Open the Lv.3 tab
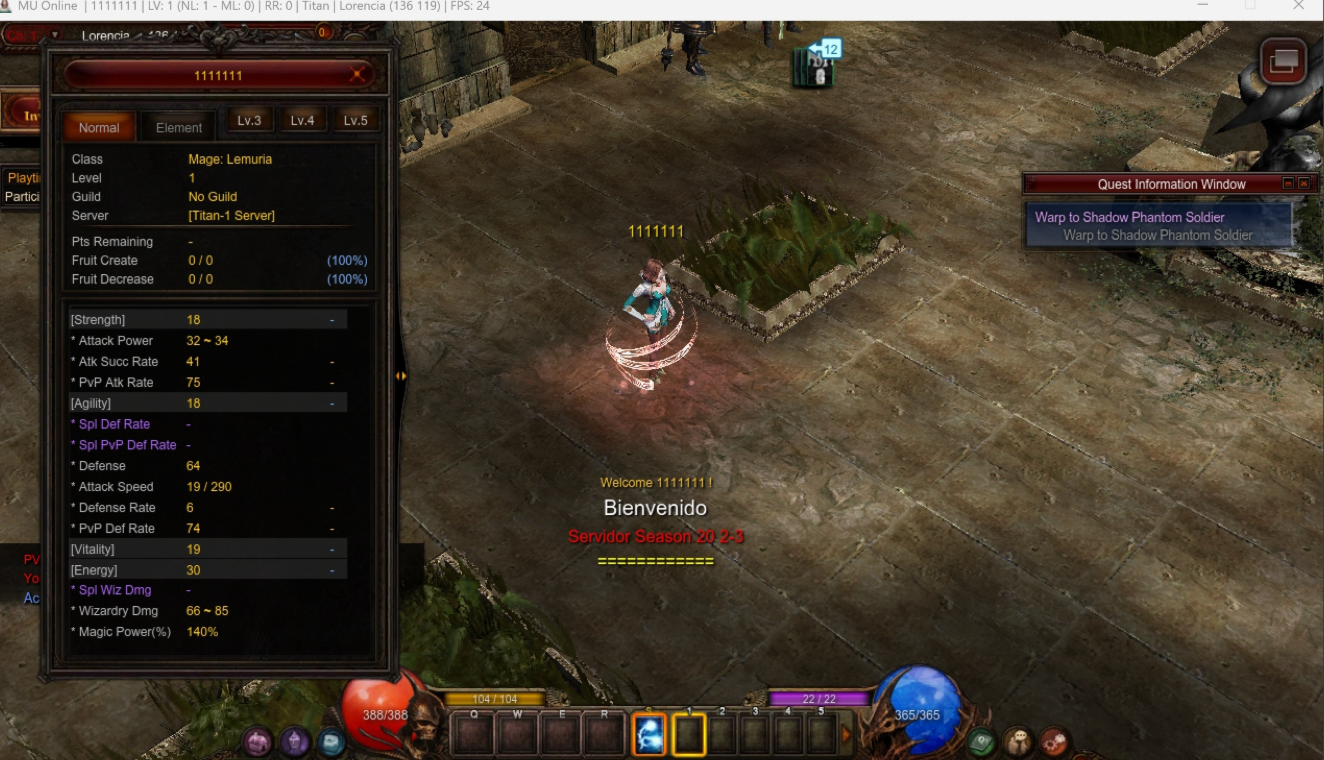Image resolution: width=1324 pixels, height=760 pixels. coord(249,121)
